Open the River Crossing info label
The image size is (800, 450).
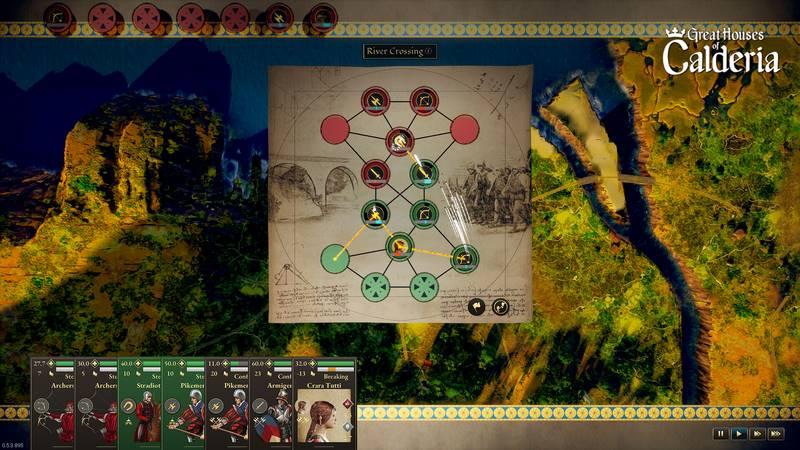pyautogui.click(x=400, y=51)
